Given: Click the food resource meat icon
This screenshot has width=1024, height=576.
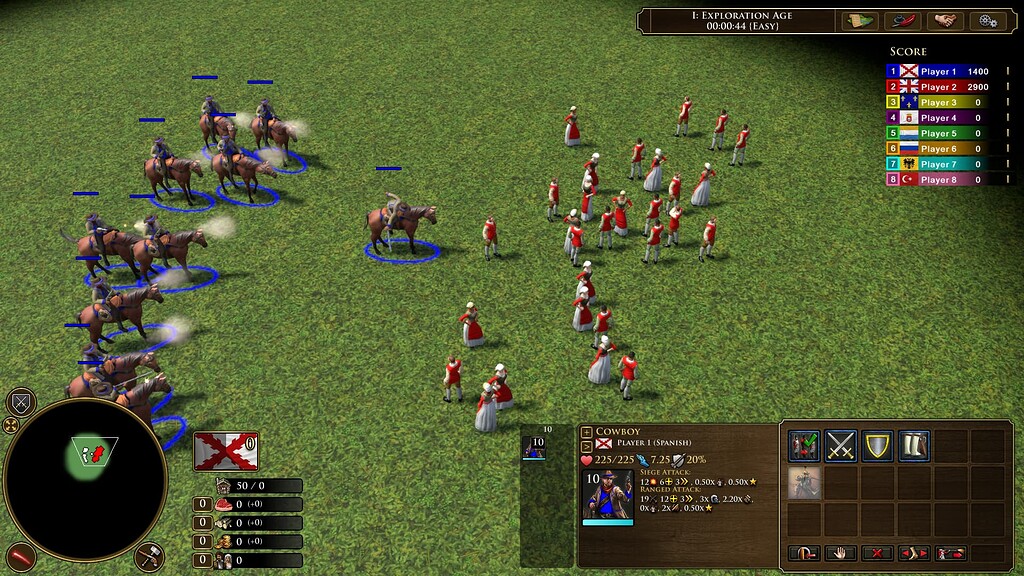Looking at the screenshot, I should click(223, 504).
